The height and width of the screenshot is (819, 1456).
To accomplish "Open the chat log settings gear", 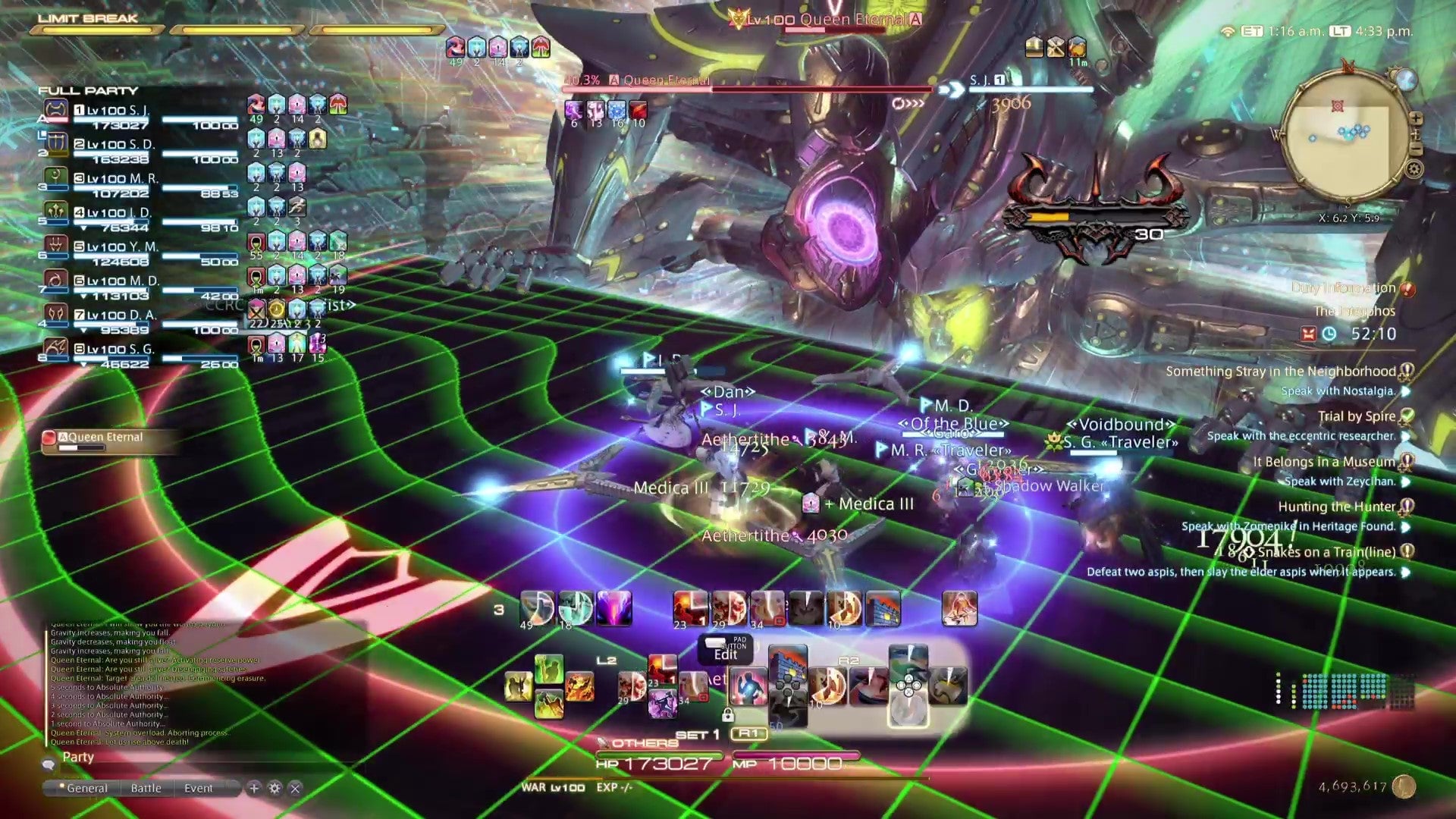I will click(x=273, y=789).
